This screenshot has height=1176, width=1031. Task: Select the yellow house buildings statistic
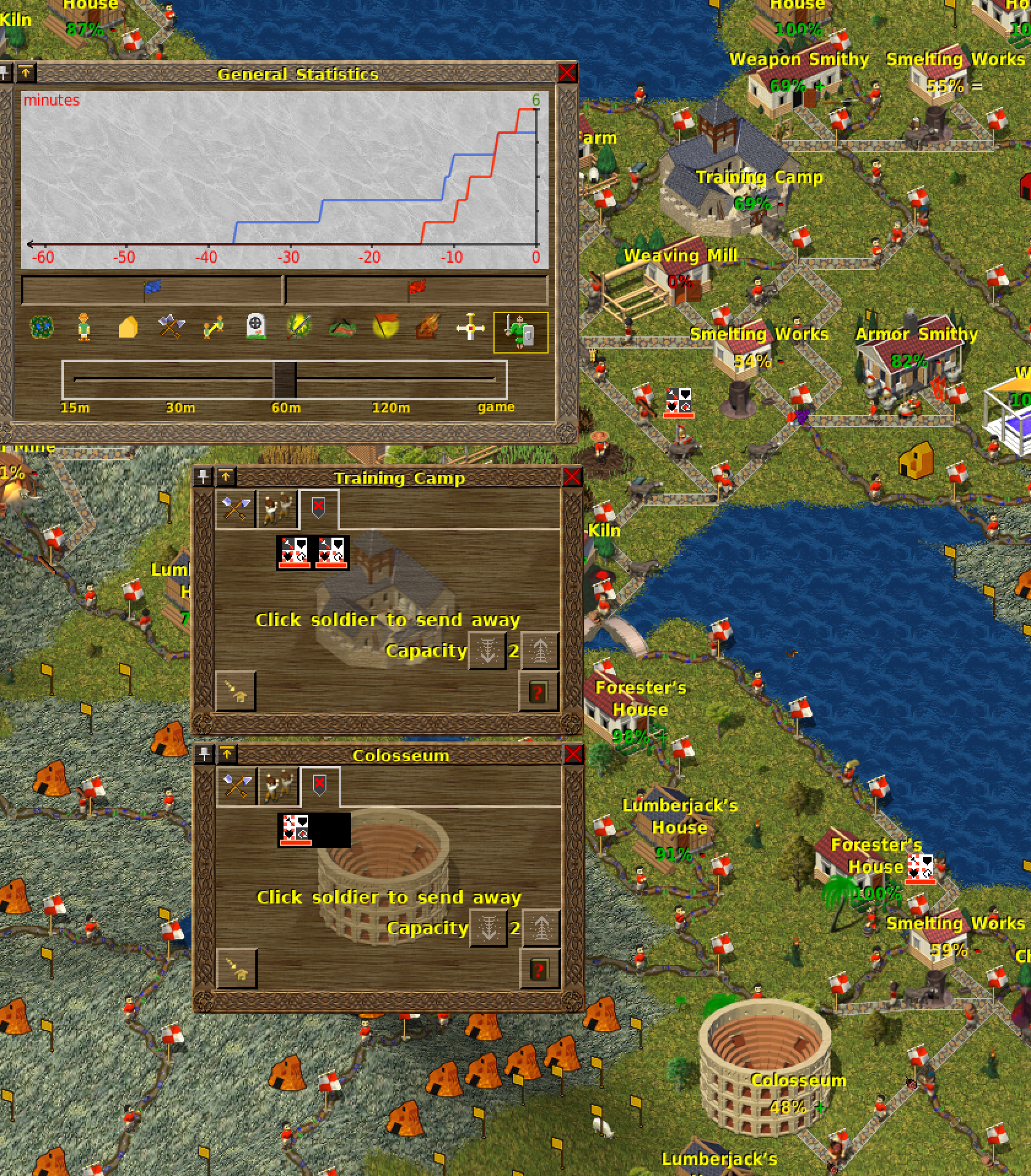point(128,327)
